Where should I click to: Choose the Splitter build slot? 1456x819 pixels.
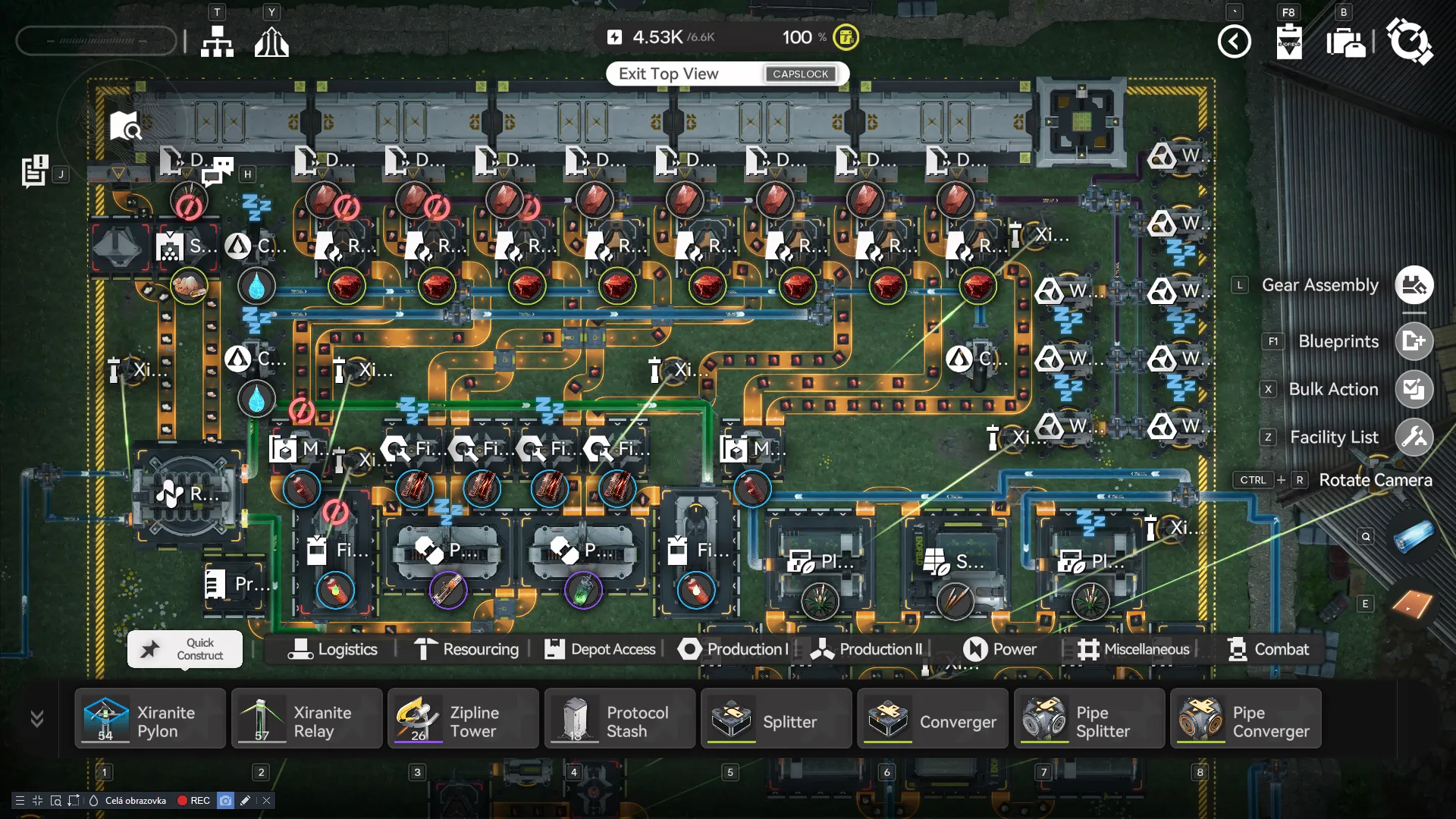(x=776, y=719)
